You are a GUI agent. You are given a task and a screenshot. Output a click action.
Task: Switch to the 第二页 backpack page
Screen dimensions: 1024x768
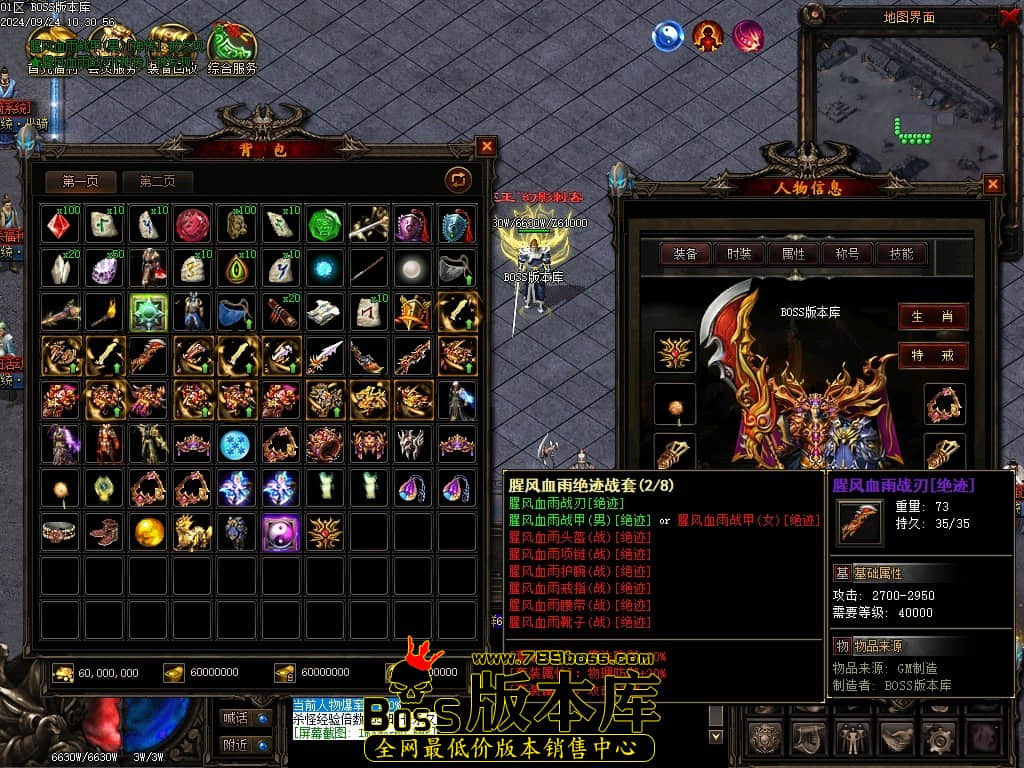[x=157, y=182]
